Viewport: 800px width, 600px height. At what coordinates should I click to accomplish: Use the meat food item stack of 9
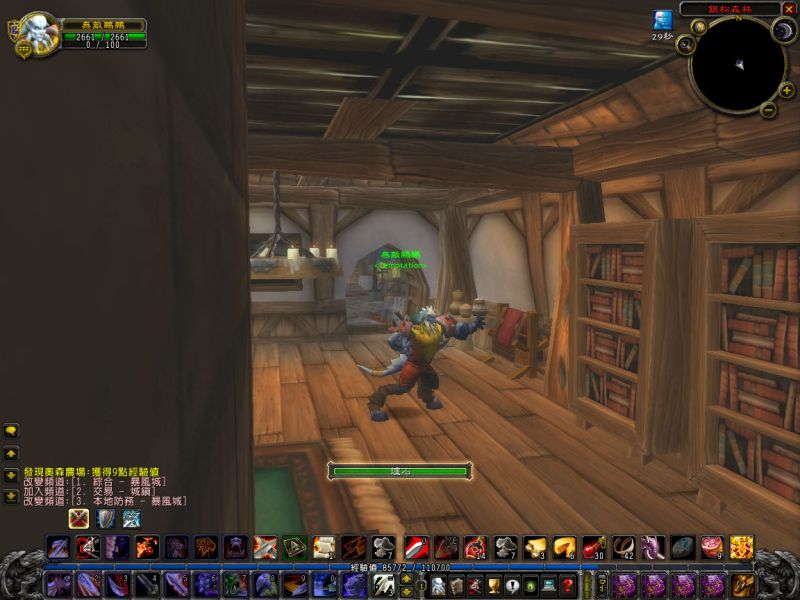(711, 547)
